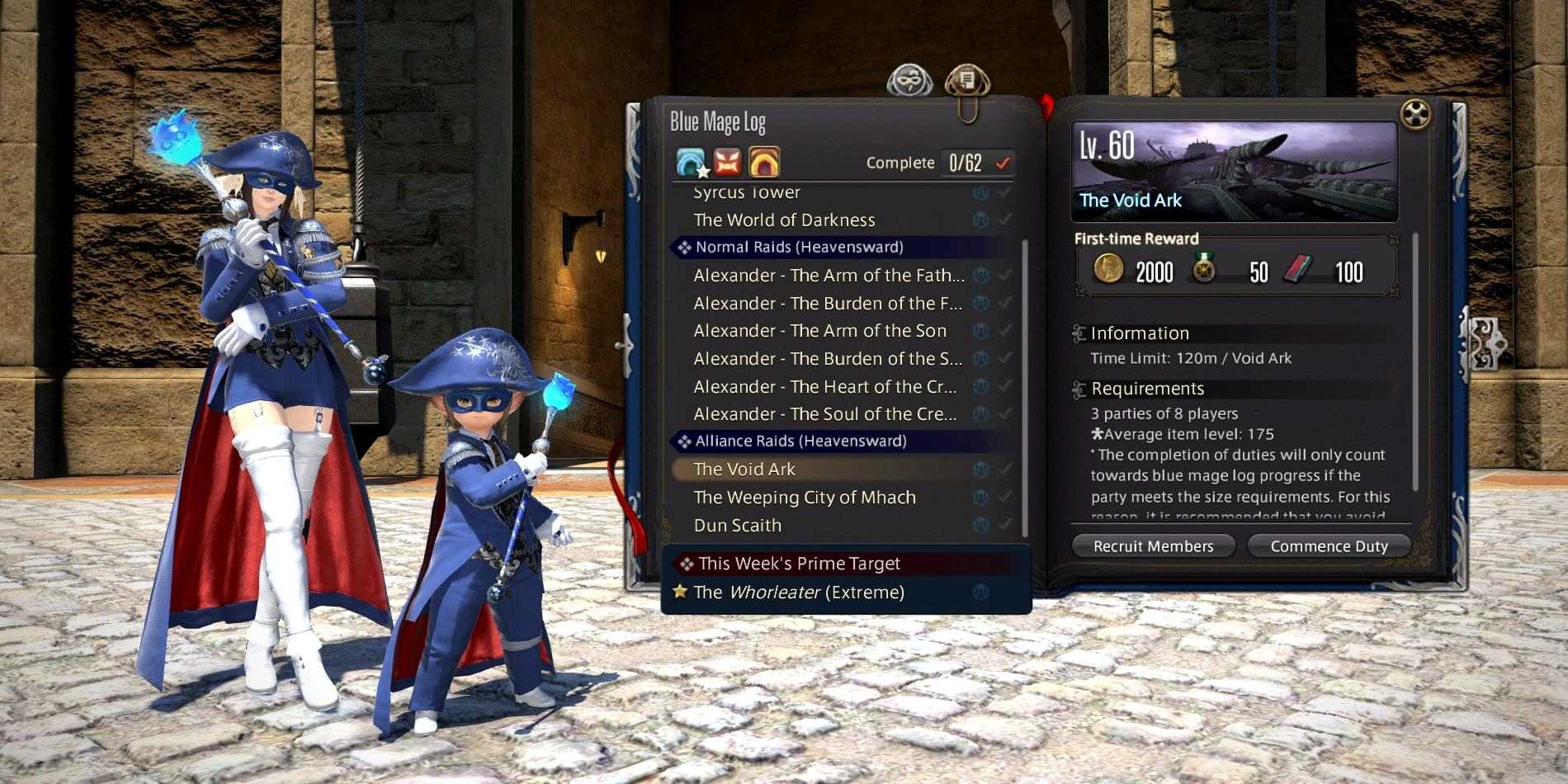Select the Dun Scaith duty
The image size is (1568, 784).
click(x=737, y=526)
